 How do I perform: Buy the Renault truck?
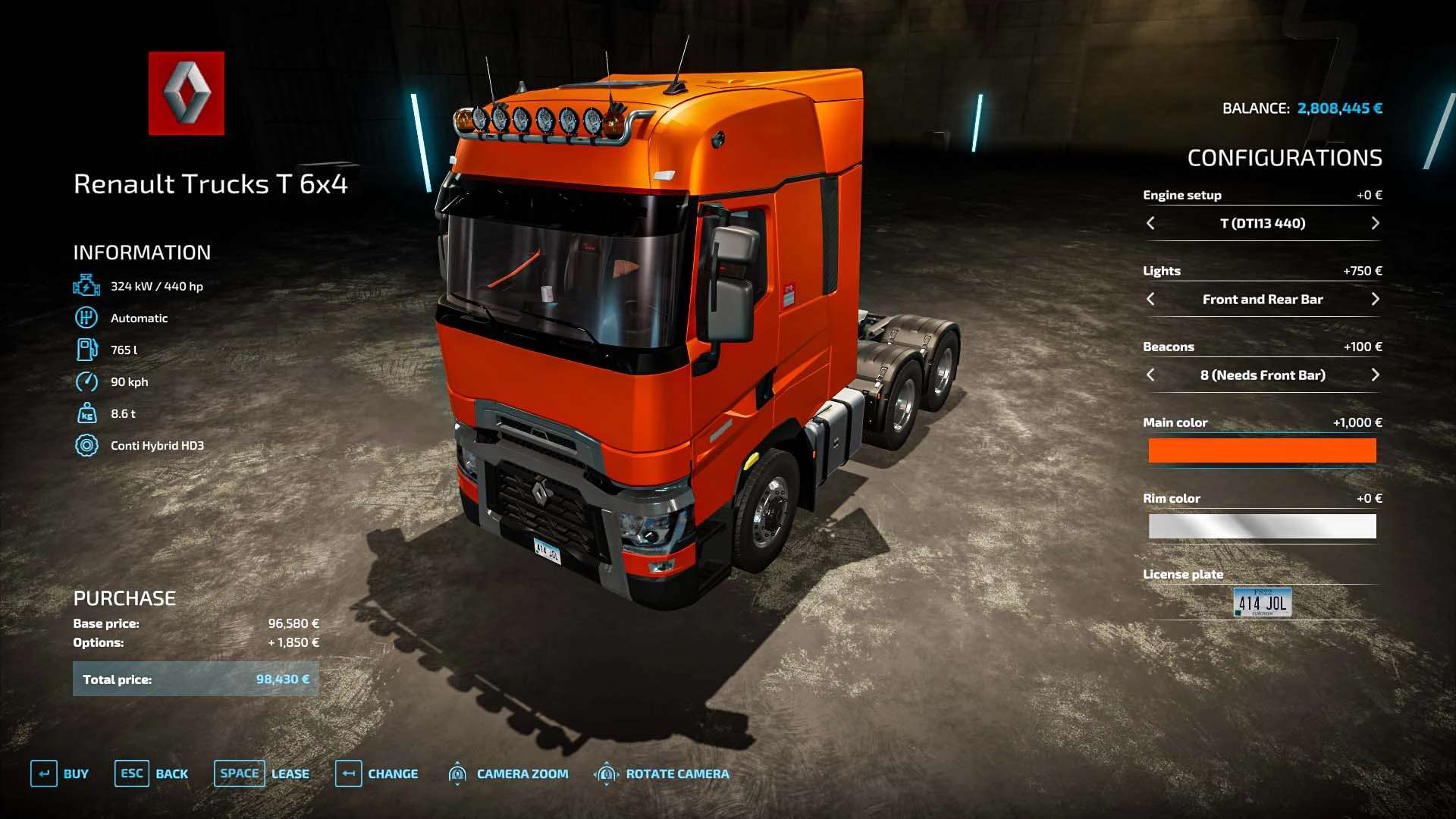[x=60, y=773]
